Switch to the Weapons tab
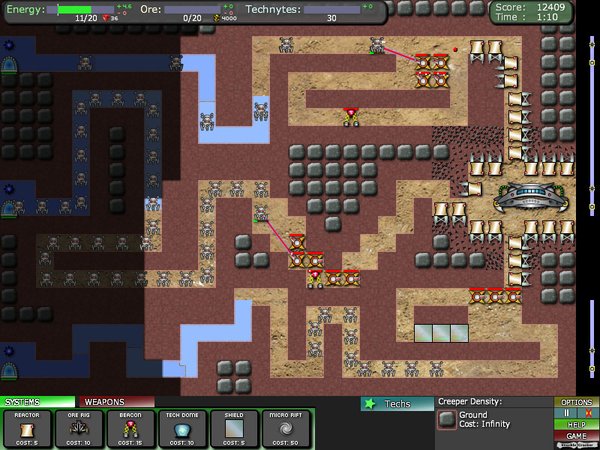Viewport: 600px width, 450px height. coord(115,401)
